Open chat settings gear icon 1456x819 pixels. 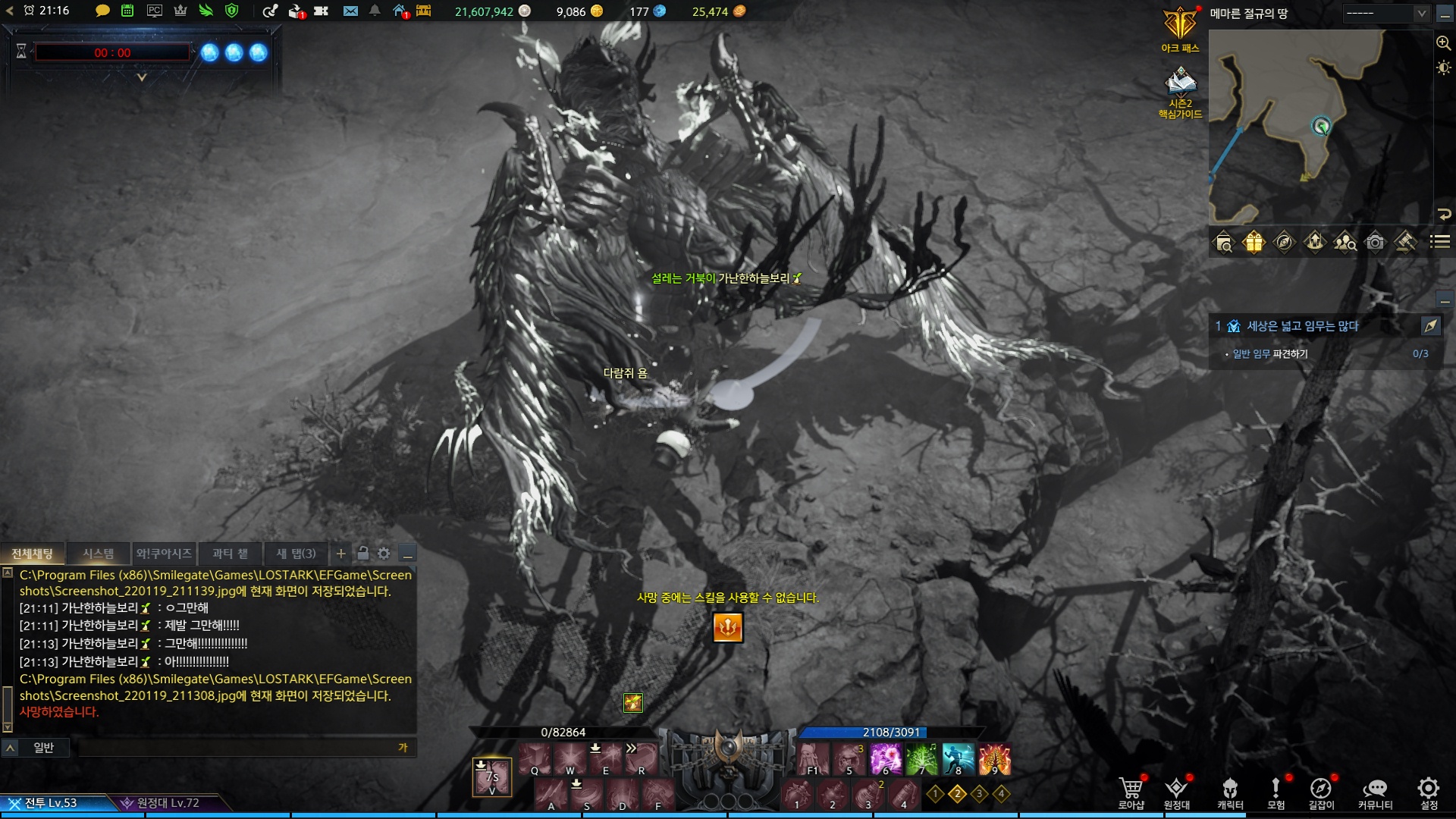point(384,554)
